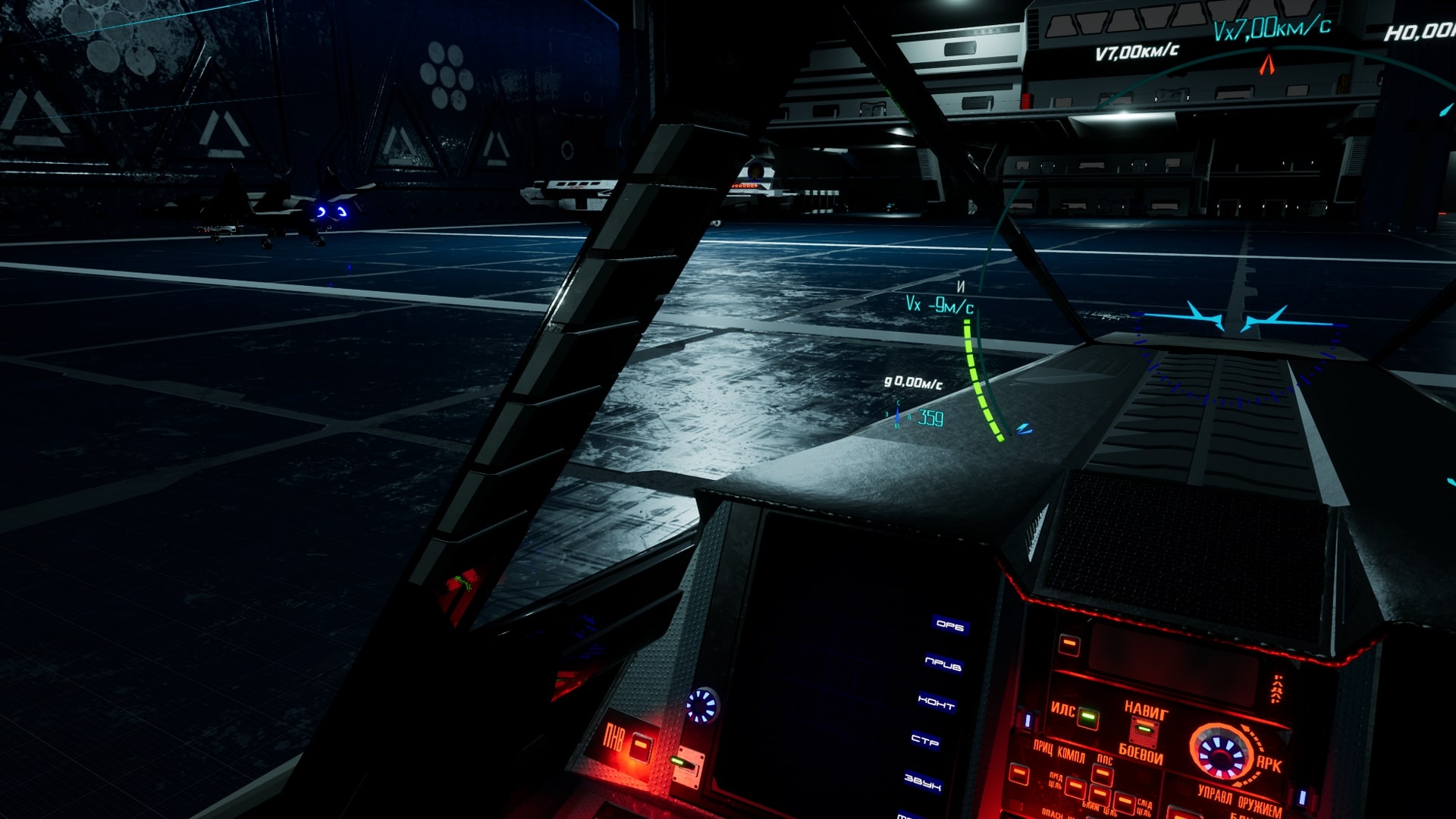The width and height of the screenshot is (1456, 819).
Task: Flip the НАВИГ / БОЕВОЙ mode switch
Action: coord(1144,731)
